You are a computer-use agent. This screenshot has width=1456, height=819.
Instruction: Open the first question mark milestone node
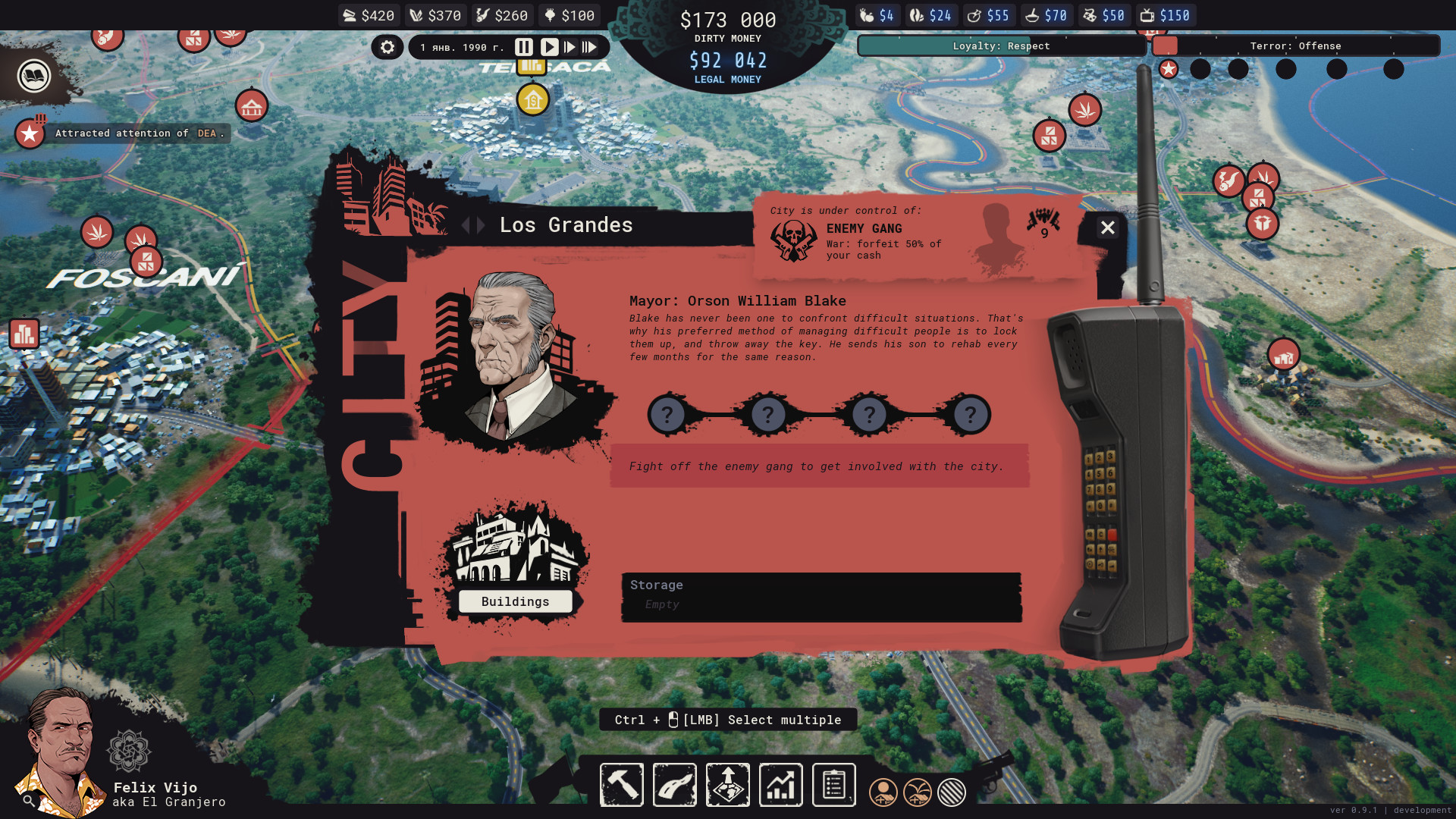point(667,414)
